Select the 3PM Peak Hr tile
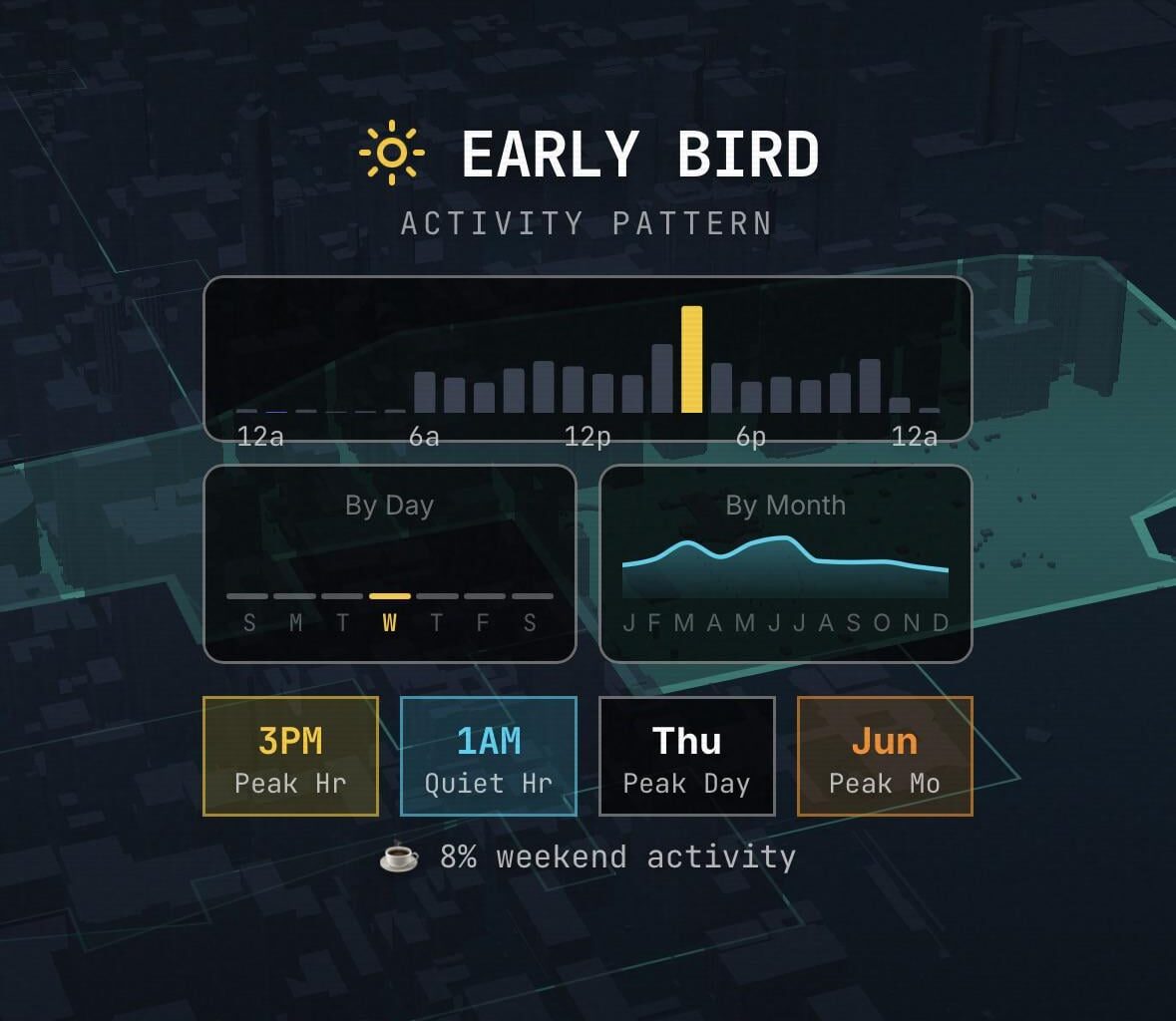 pos(290,756)
